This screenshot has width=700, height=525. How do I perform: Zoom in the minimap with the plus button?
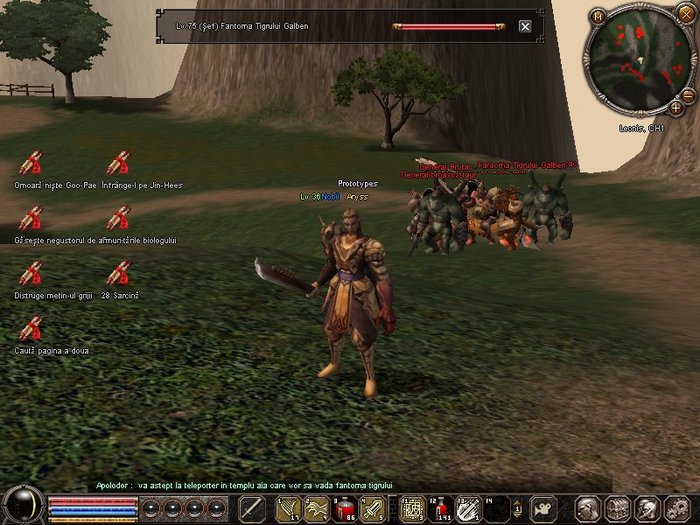(x=675, y=106)
